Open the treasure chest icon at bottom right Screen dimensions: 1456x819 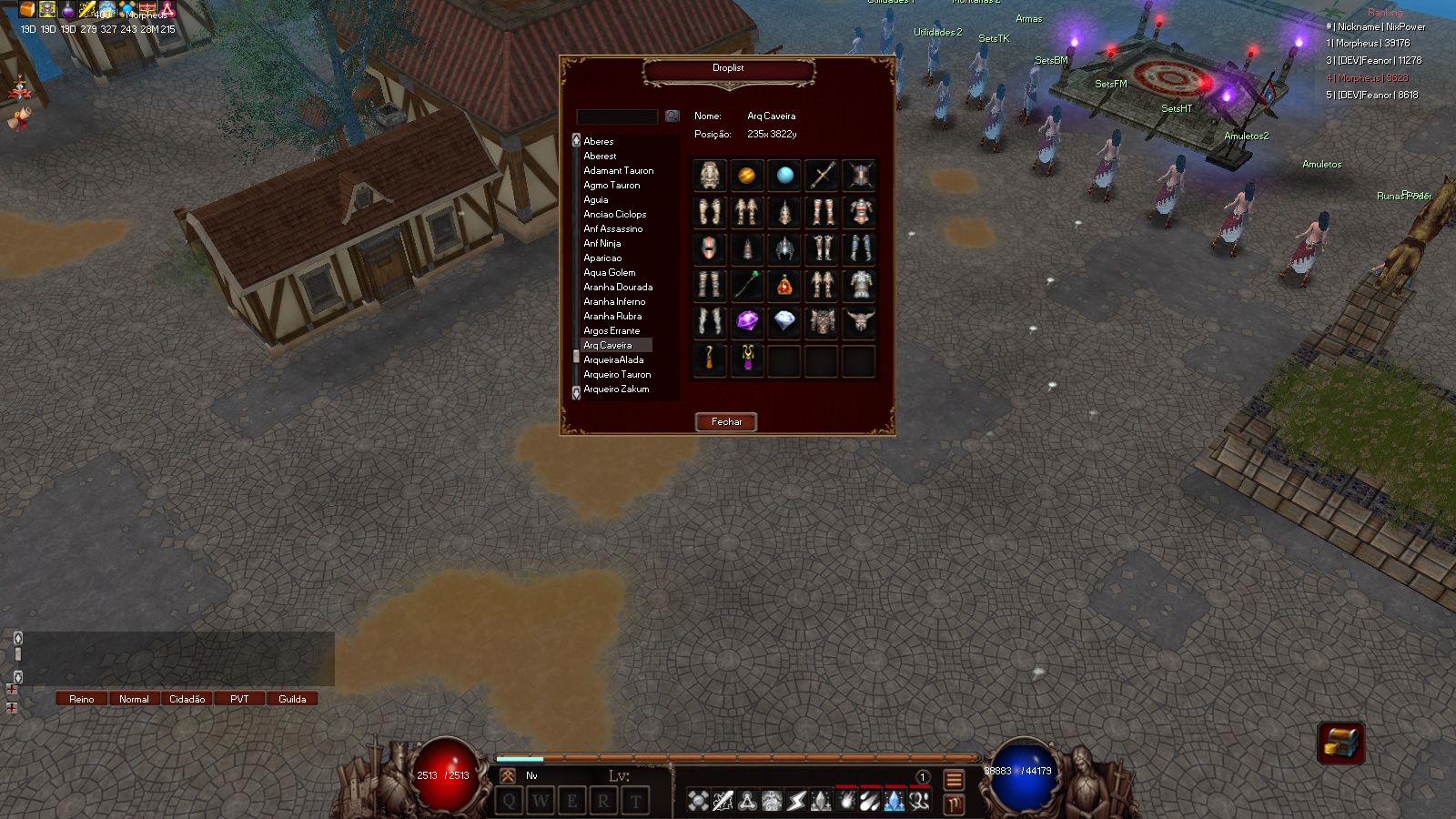click(x=1343, y=743)
